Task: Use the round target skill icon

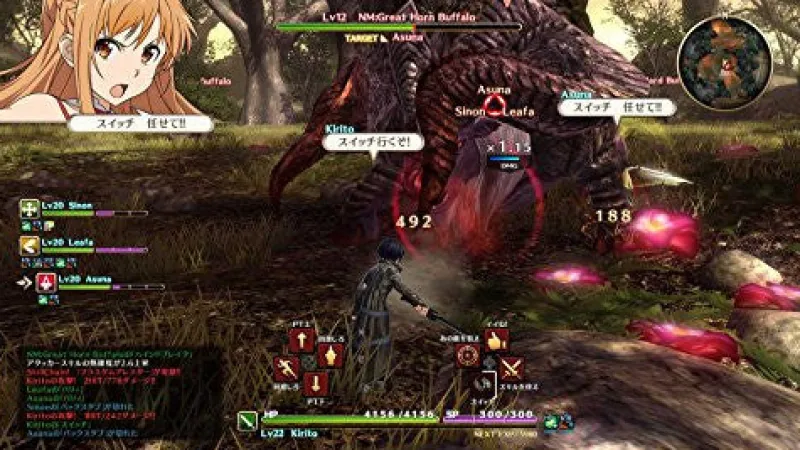Action: click(465, 357)
